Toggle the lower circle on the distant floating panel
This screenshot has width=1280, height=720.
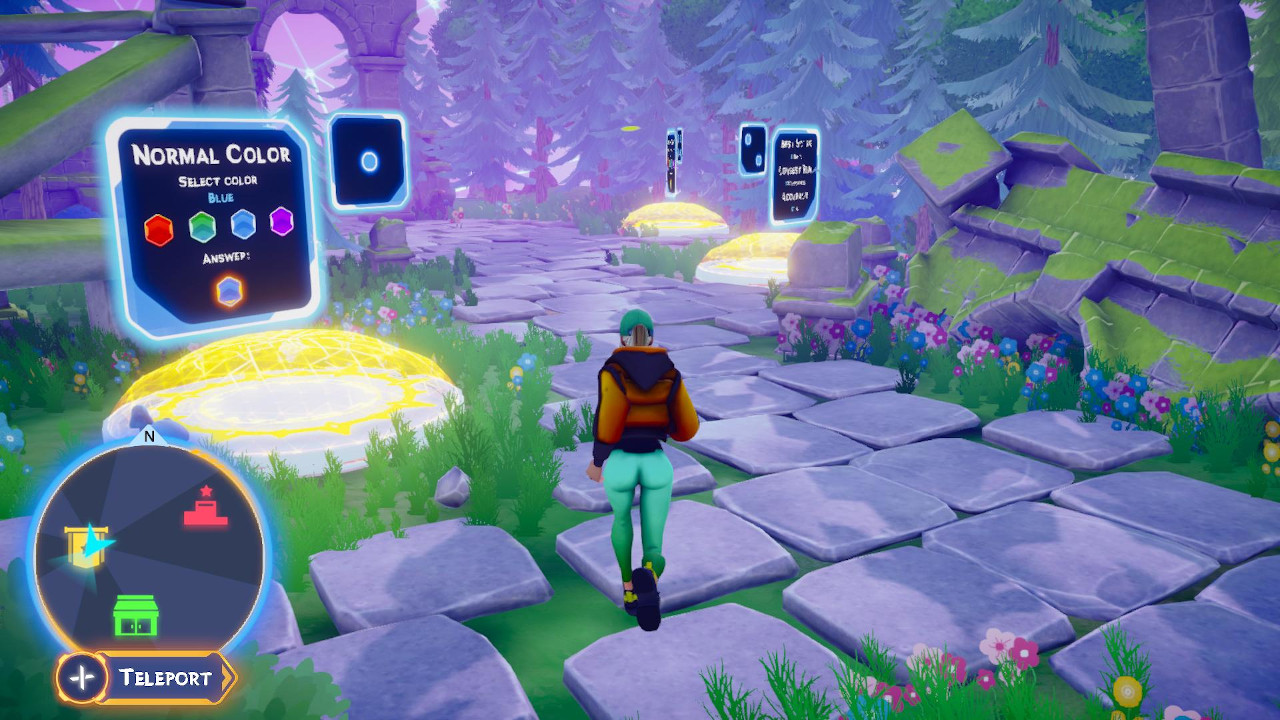pos(760,158)
